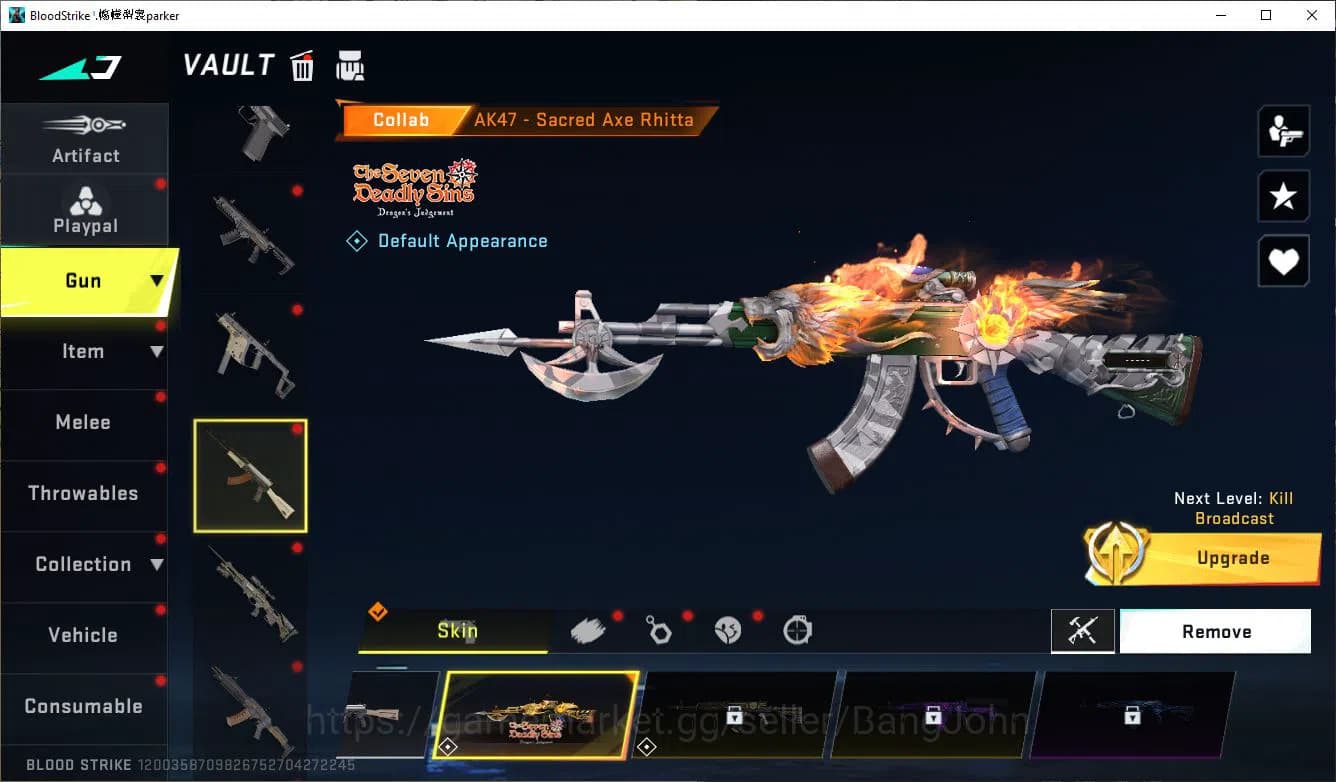Click the crossed rifles icon near Remove

coord(1083,631)
